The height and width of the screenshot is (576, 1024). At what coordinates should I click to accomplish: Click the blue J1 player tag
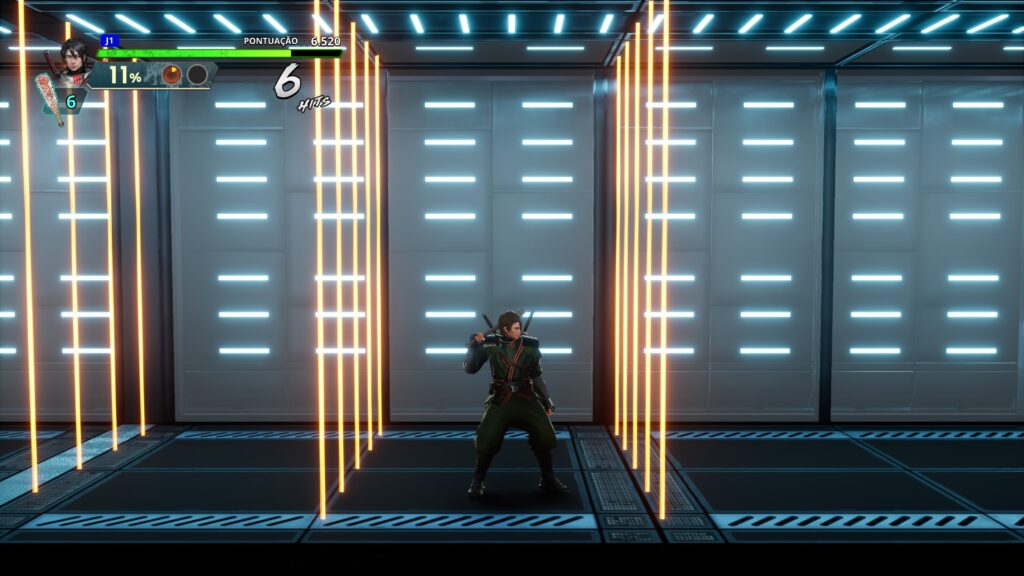pyautogui.click(x=109, y=41)
